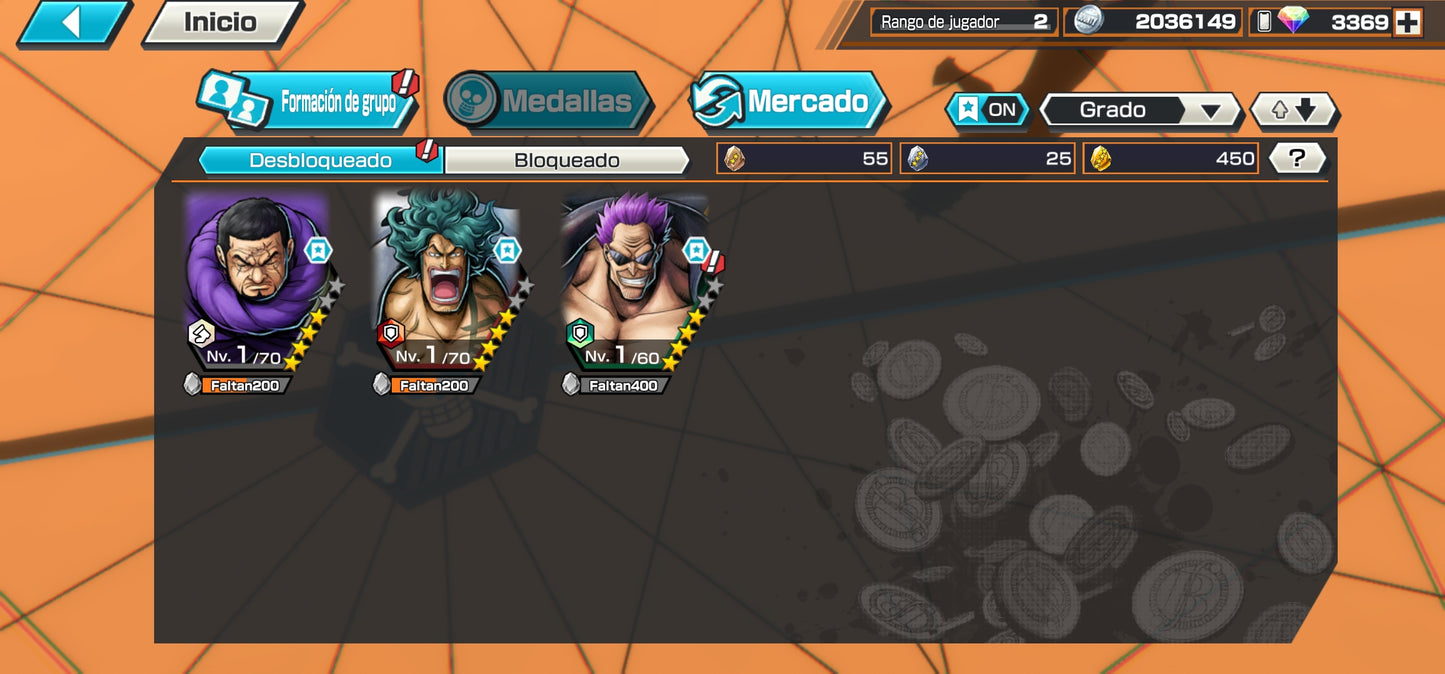
Task: Select the purple-haired sunglasses character card
Action: pos(637,283)
